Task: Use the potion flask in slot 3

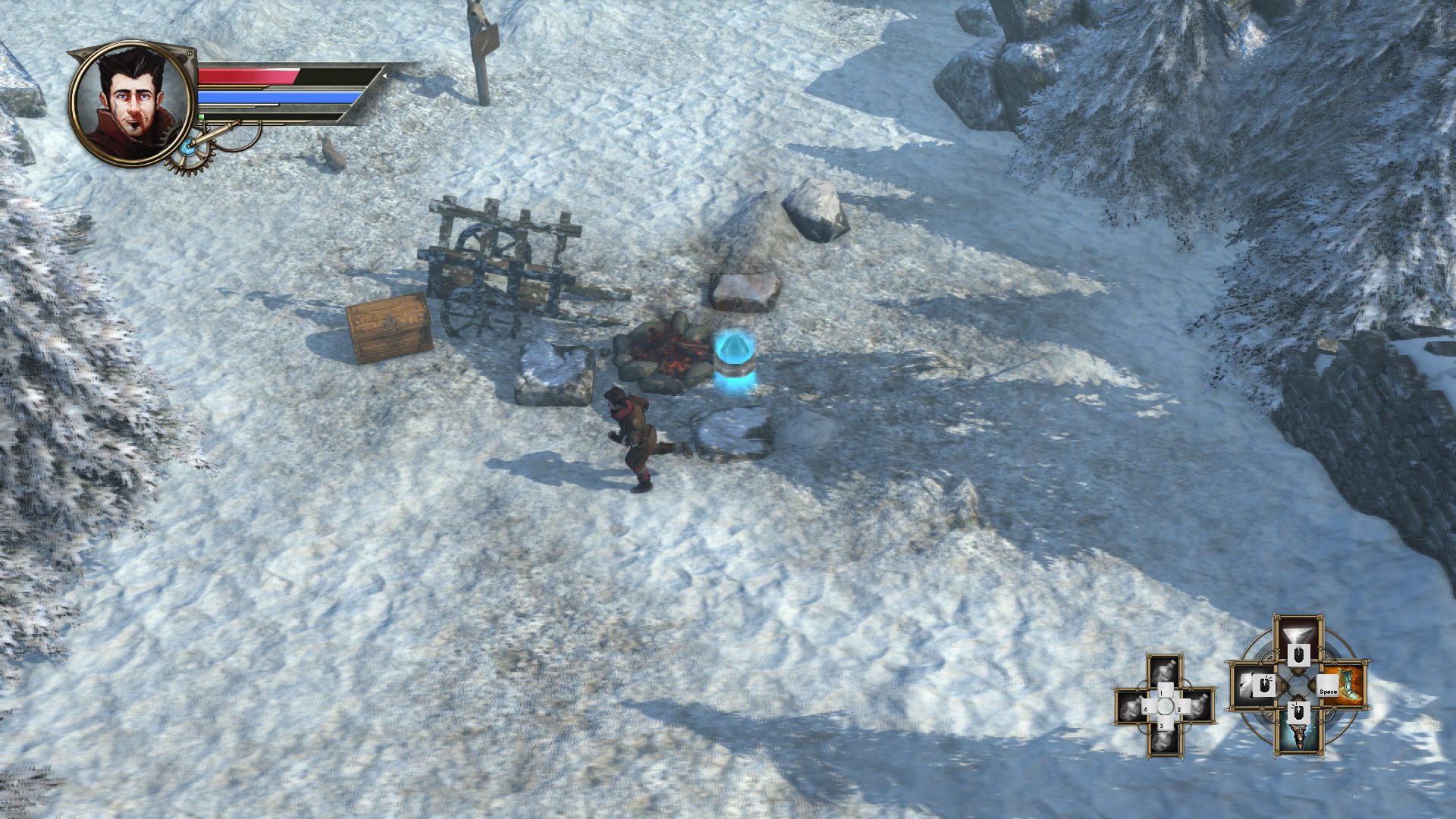Action: (1165, 741)
